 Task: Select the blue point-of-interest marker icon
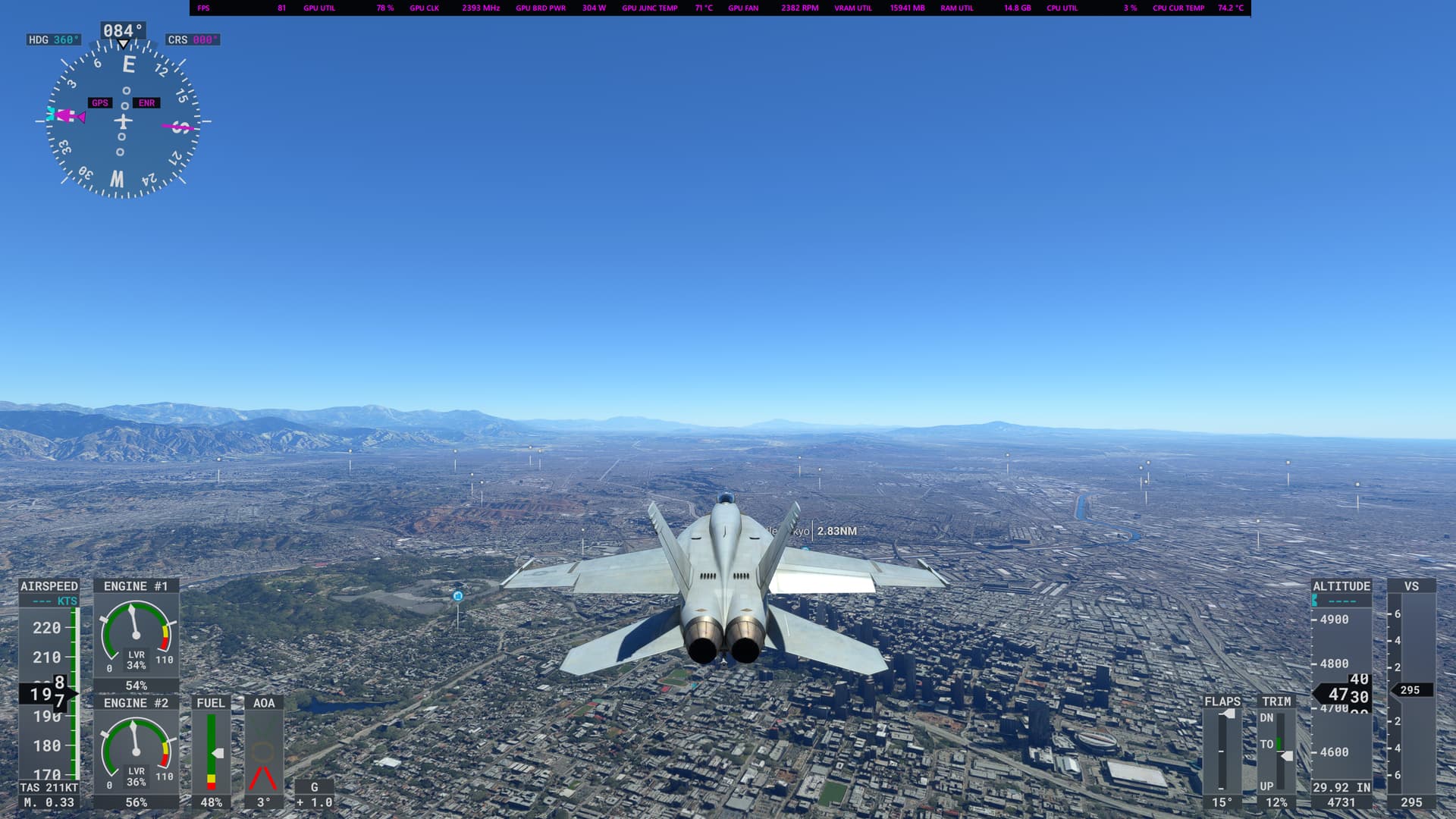(458, 597)
